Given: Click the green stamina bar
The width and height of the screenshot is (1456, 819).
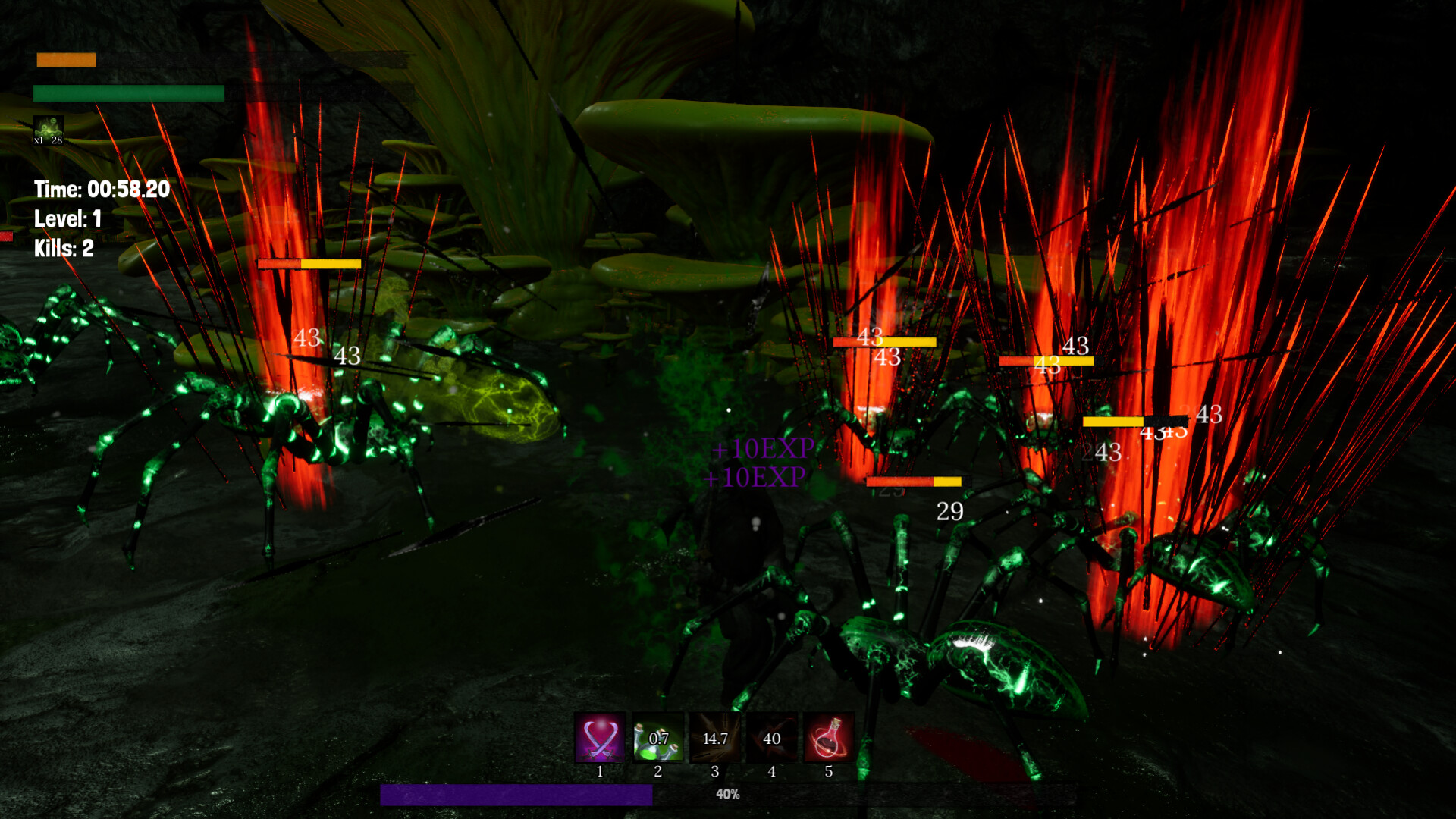Looking at the screenshot, I should click(127, 94).
